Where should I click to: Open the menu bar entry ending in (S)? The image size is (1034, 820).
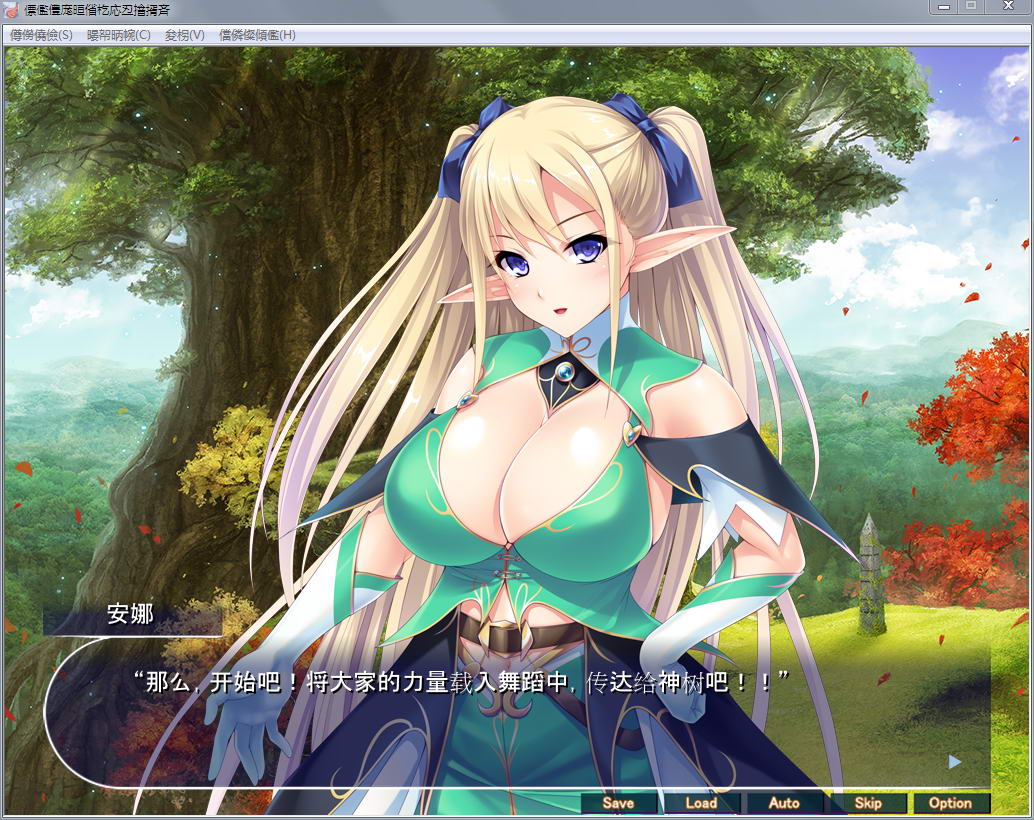point(41,35)
